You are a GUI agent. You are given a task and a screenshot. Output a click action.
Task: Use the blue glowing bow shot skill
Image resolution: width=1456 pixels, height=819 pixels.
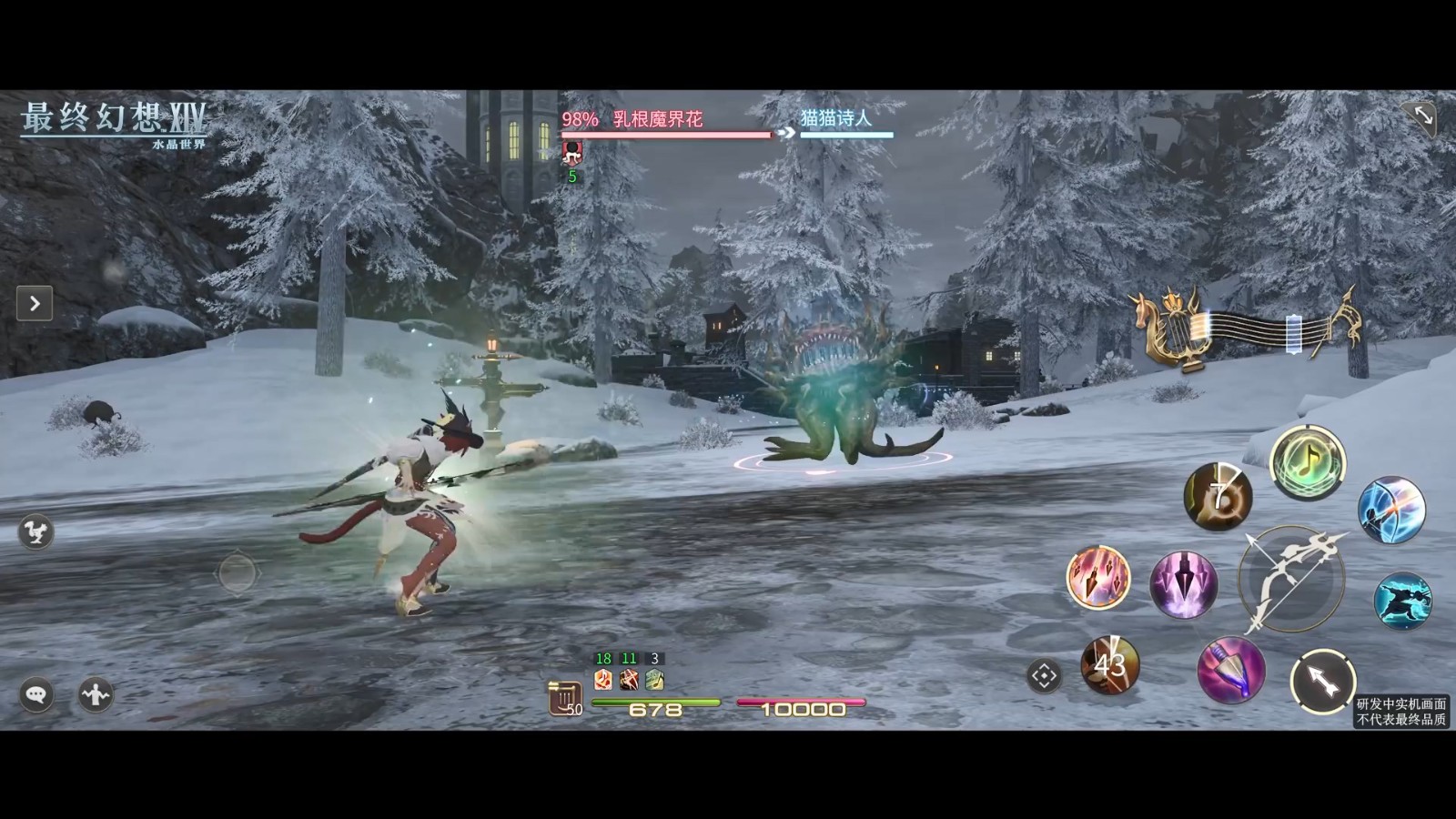click(x=1390, y=510)
